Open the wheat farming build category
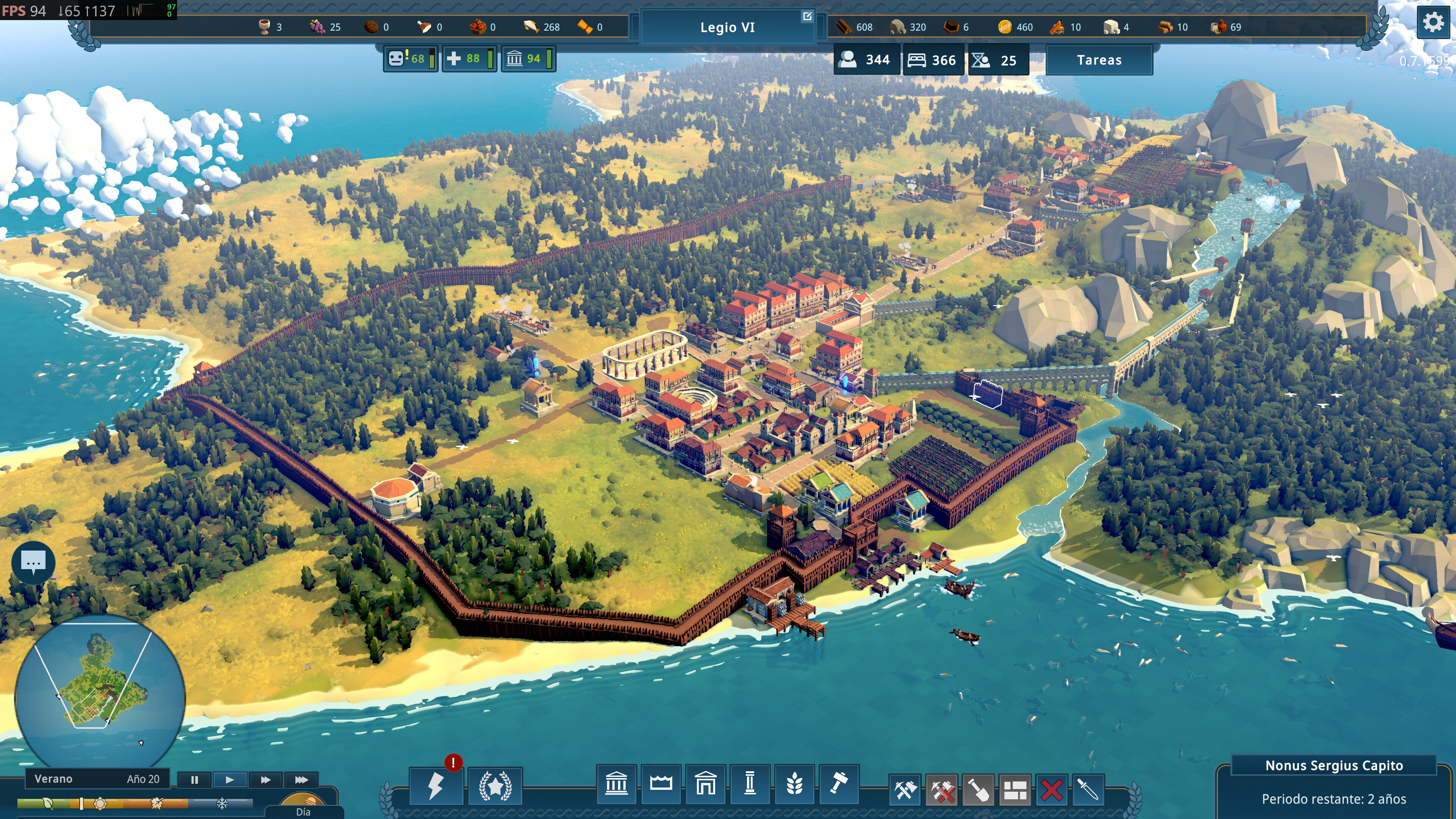Viewport: 1456px width, 819px height. click(x=794, y=784)
